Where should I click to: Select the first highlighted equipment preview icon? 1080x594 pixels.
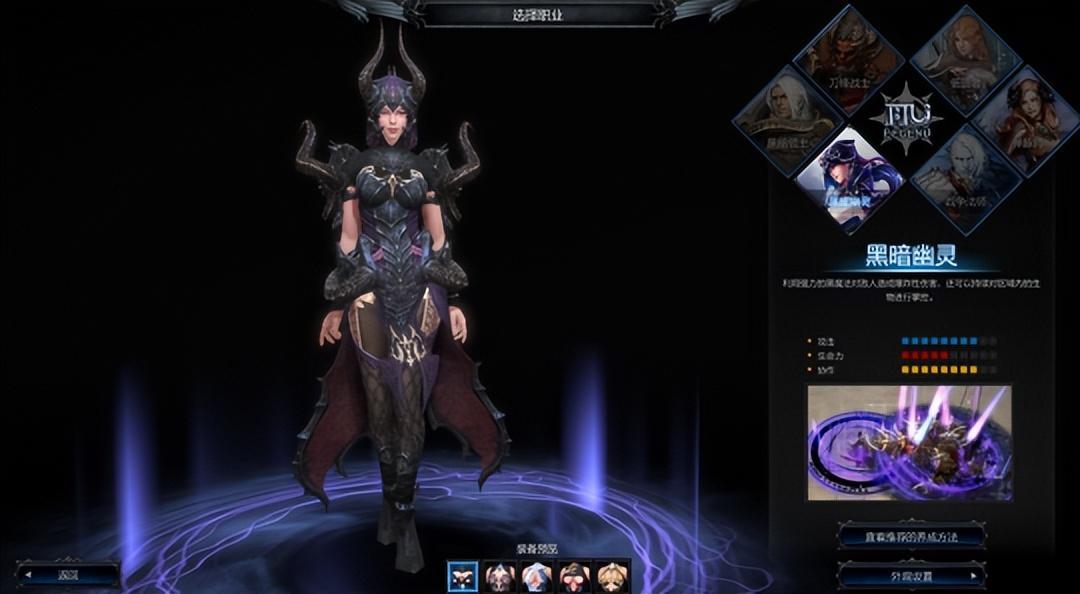pos(462,576)
